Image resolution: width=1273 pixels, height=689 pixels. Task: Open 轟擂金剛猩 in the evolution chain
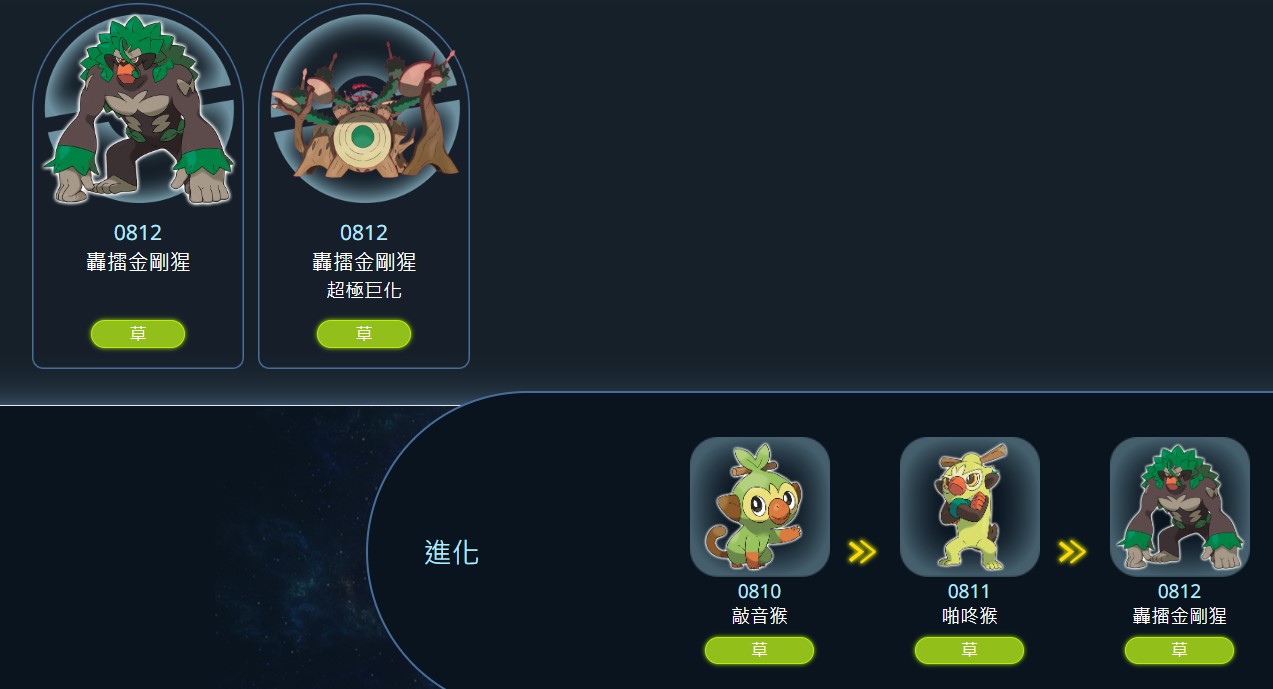[x=1180, y=507]
